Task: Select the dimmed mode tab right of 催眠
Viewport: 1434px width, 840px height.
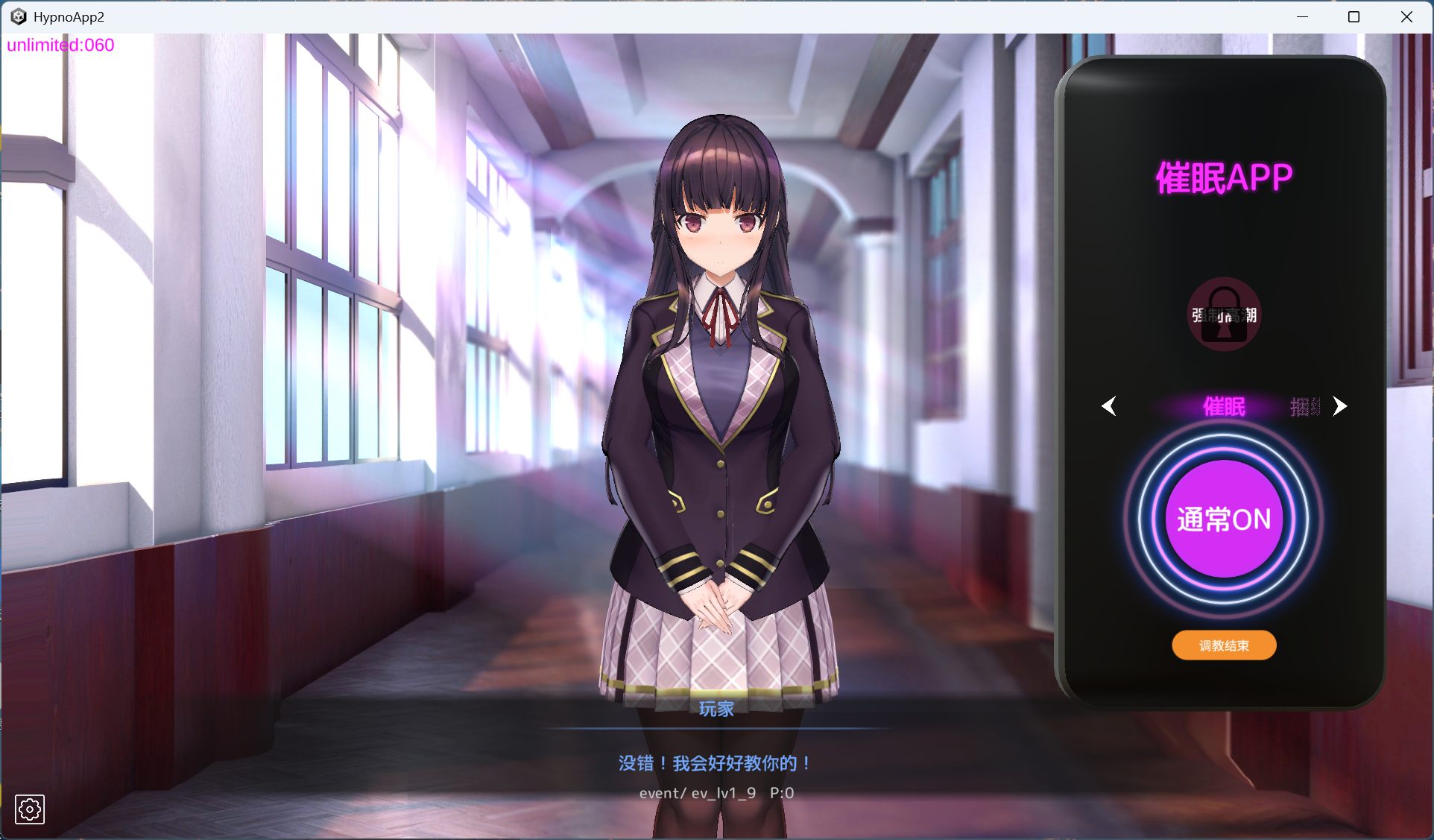Action: pyautogui.click(x=1304, y=408)
